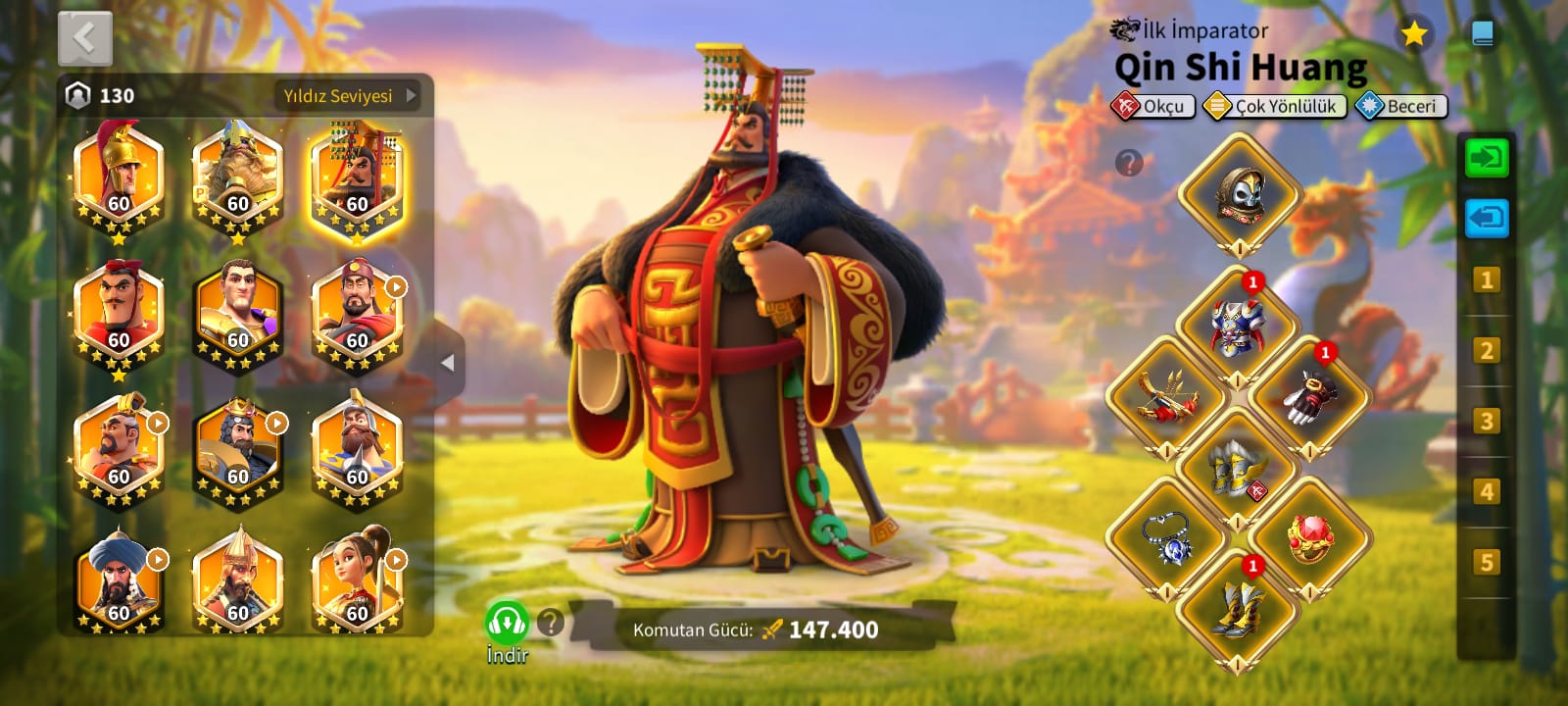Select the chest armor equipment slot

(1237, 327)
